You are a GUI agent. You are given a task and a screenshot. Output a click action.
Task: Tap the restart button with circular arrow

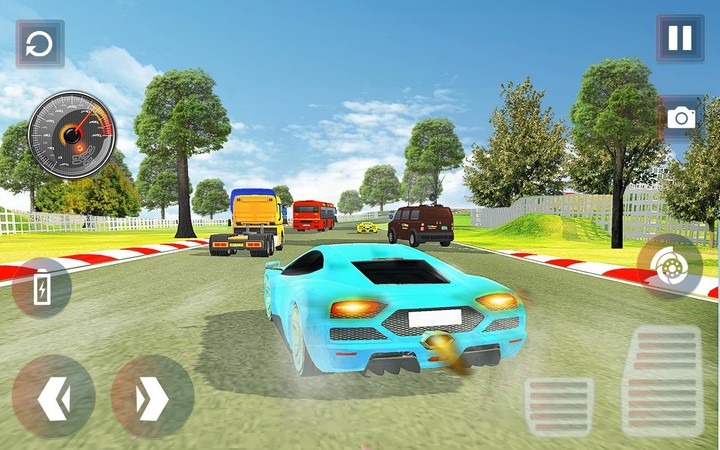[40, 44]
